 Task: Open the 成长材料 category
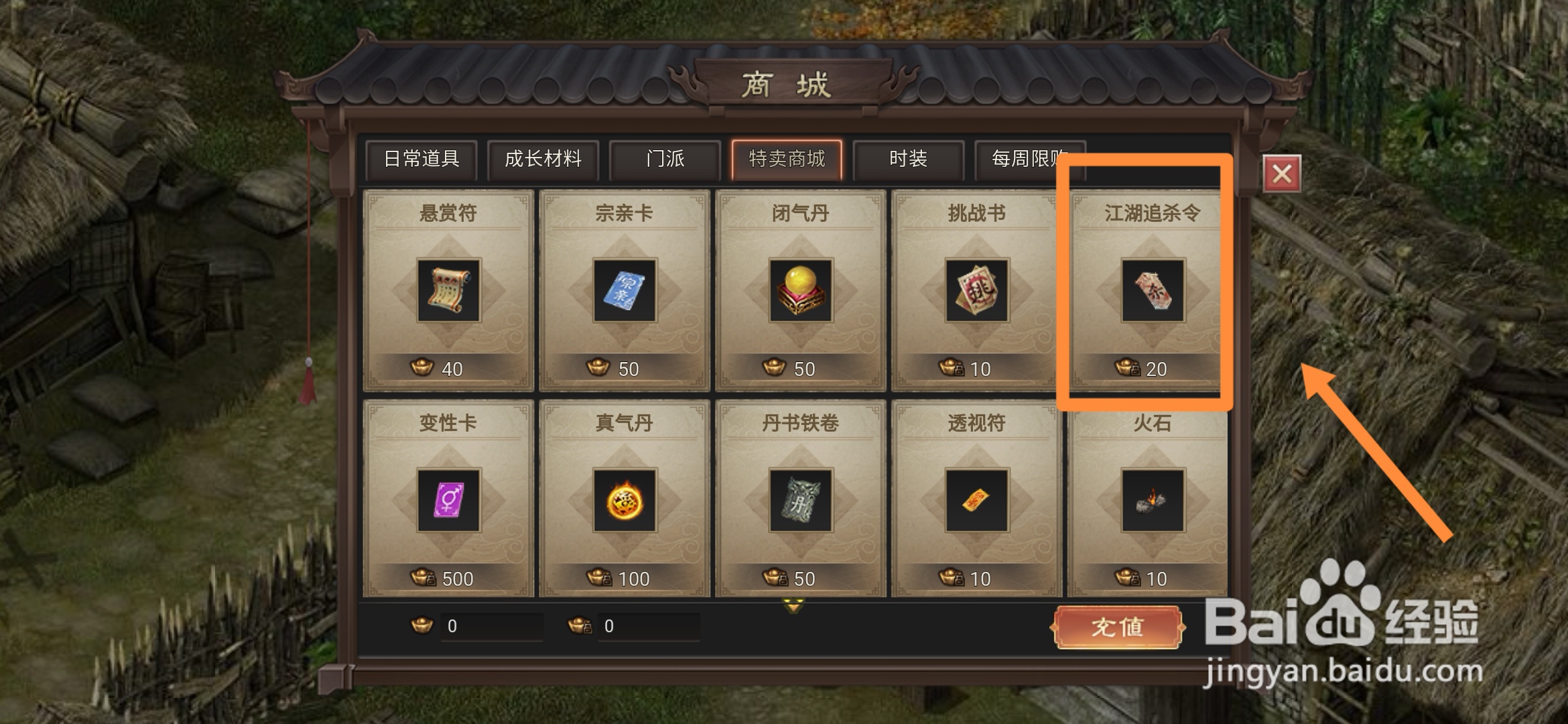(x=543, y=160)
